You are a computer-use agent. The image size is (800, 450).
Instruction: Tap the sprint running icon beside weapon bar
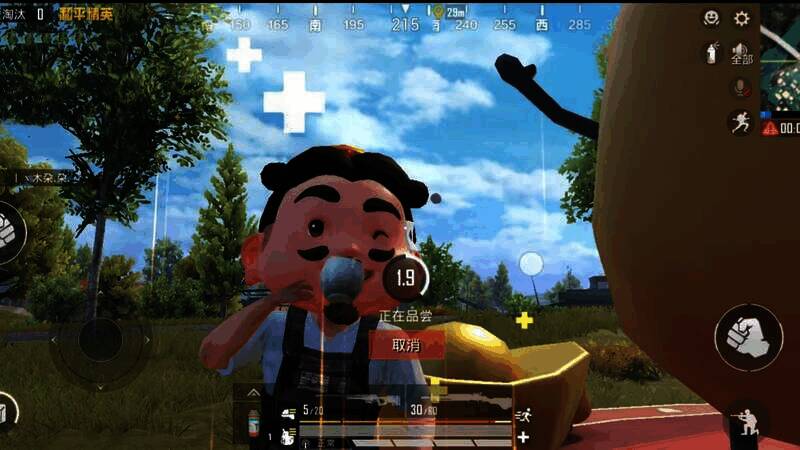pyautogui.click(x=523, y=414)
